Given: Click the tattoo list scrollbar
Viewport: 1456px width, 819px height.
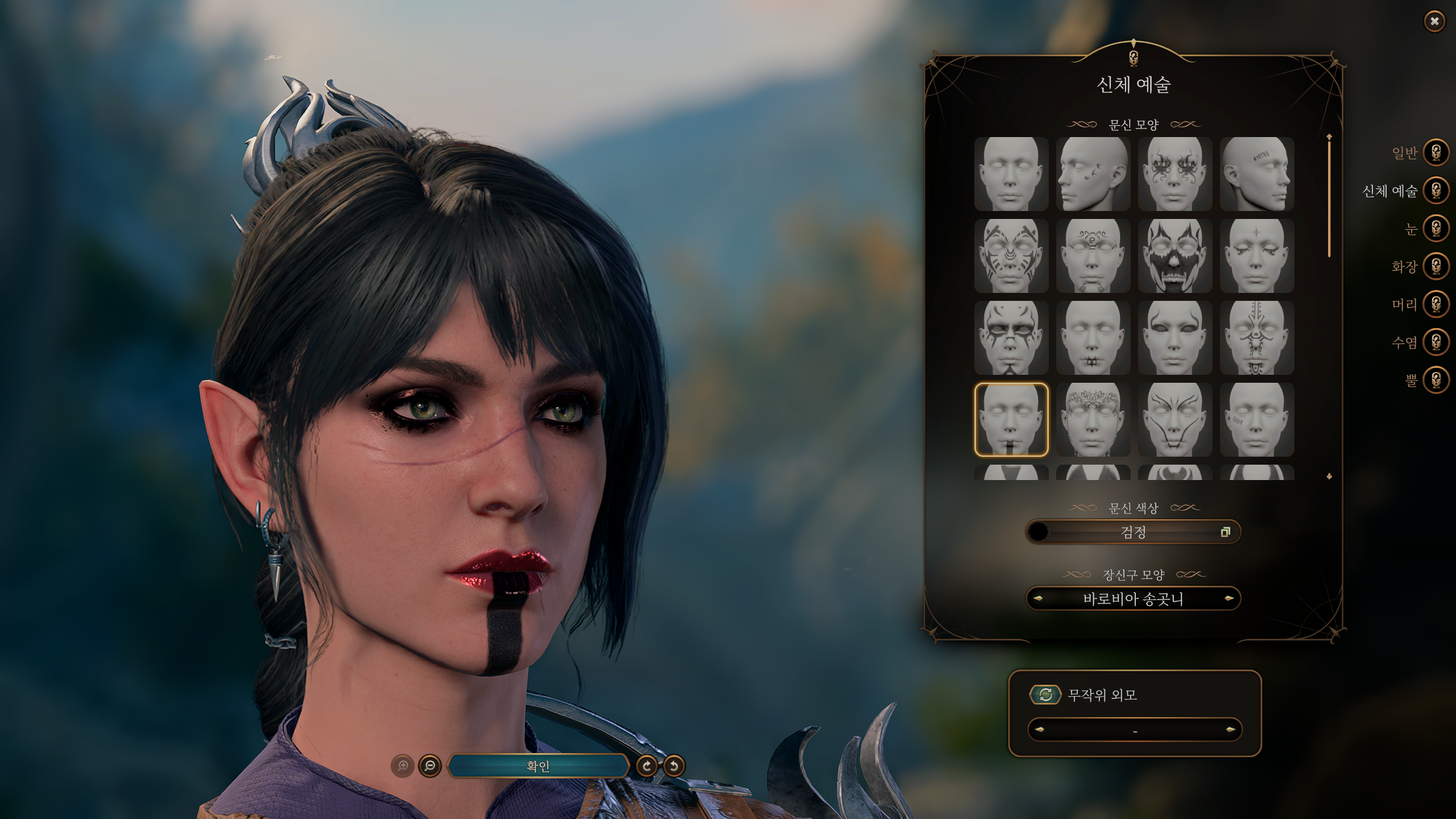Looking at the screenshot, I should point(1329,196).
